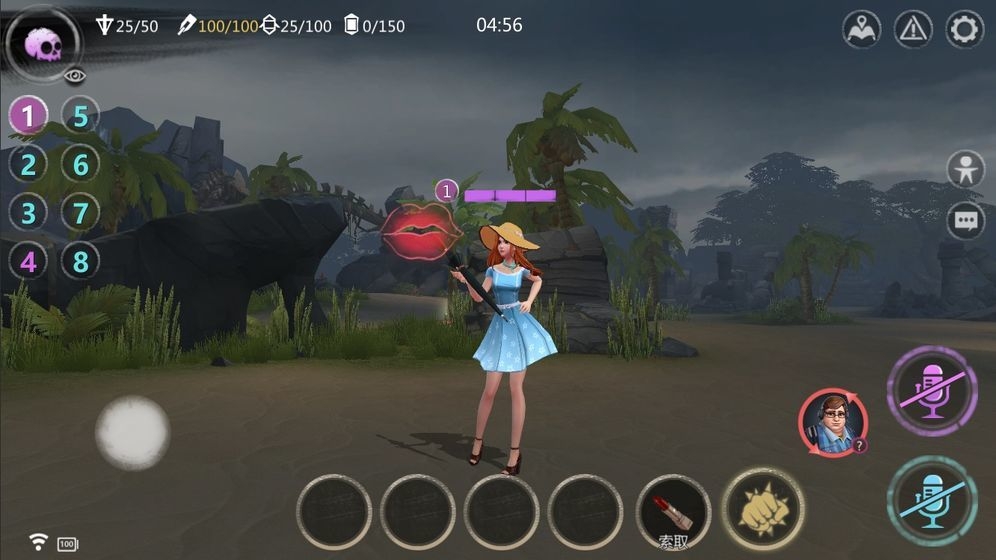Select player number 7
996x560 pixels.
pos(81,213)
